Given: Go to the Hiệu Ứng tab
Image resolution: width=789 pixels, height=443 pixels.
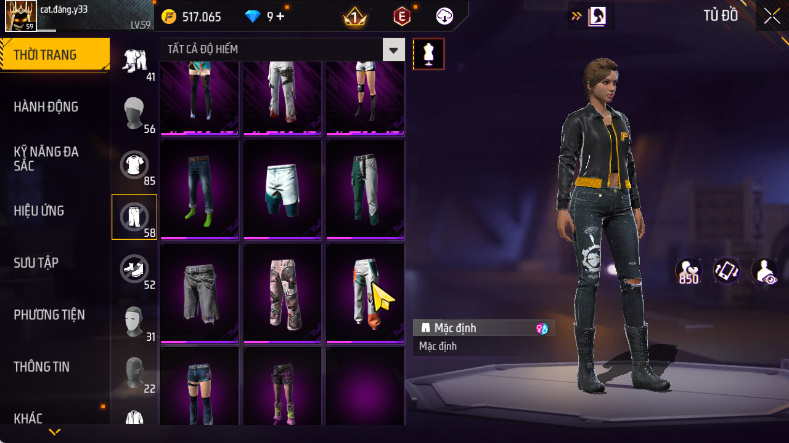Looking at the screenshot, I should [x=41, y=211].
